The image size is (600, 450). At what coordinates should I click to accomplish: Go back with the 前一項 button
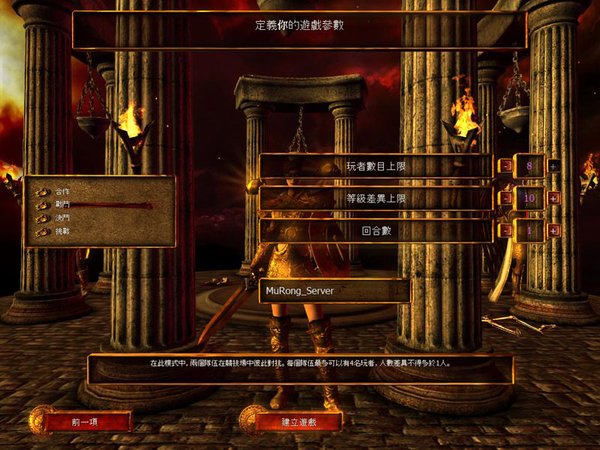point(88,422)
